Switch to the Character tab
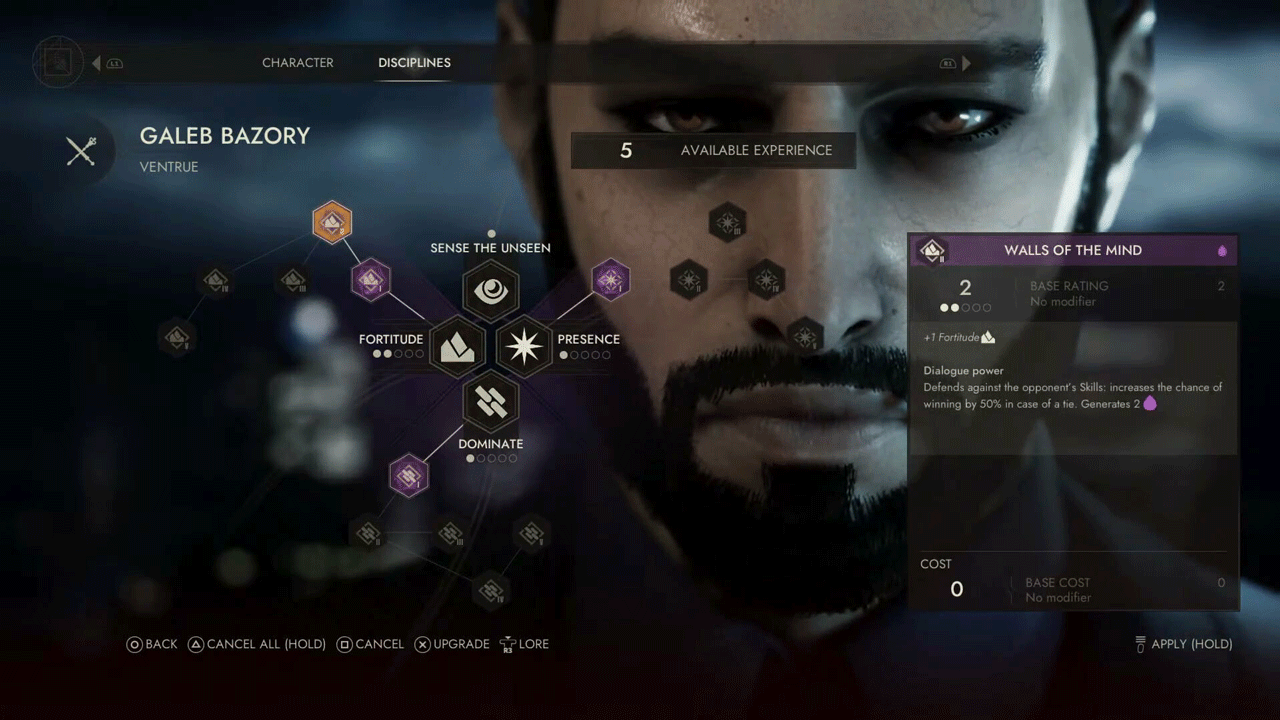This screenshot has height=720, width=1280. [297, 63]
